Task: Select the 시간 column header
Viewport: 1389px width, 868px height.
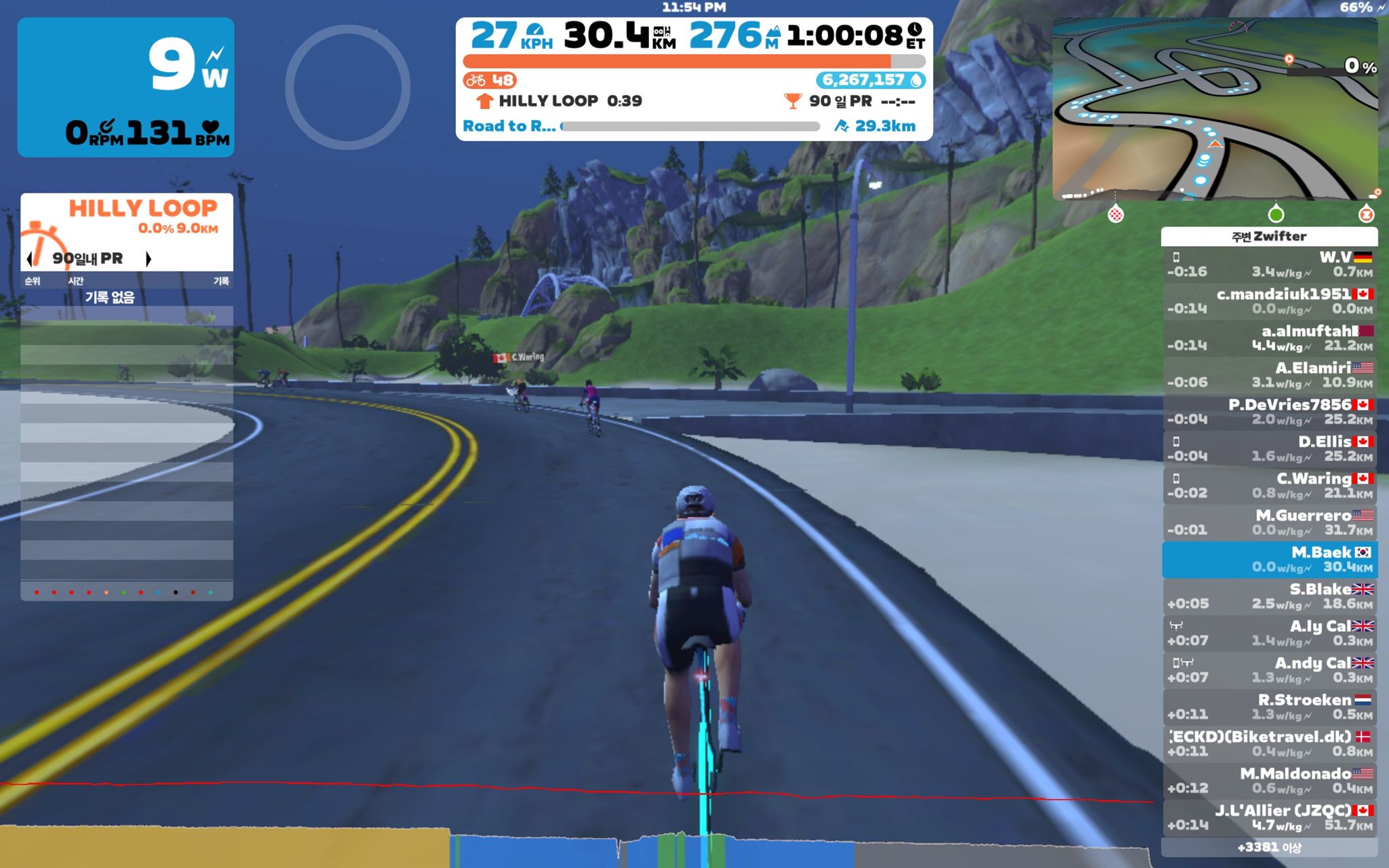Action: click(x=77, y=281)
